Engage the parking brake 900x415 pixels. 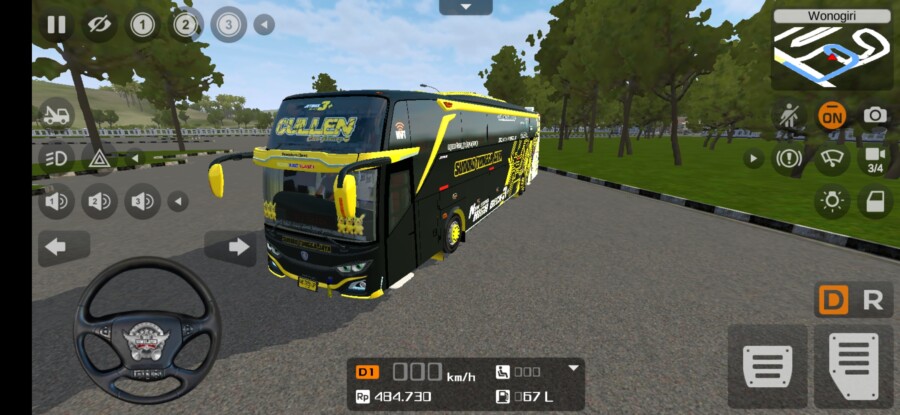click(x=789, y=158)
